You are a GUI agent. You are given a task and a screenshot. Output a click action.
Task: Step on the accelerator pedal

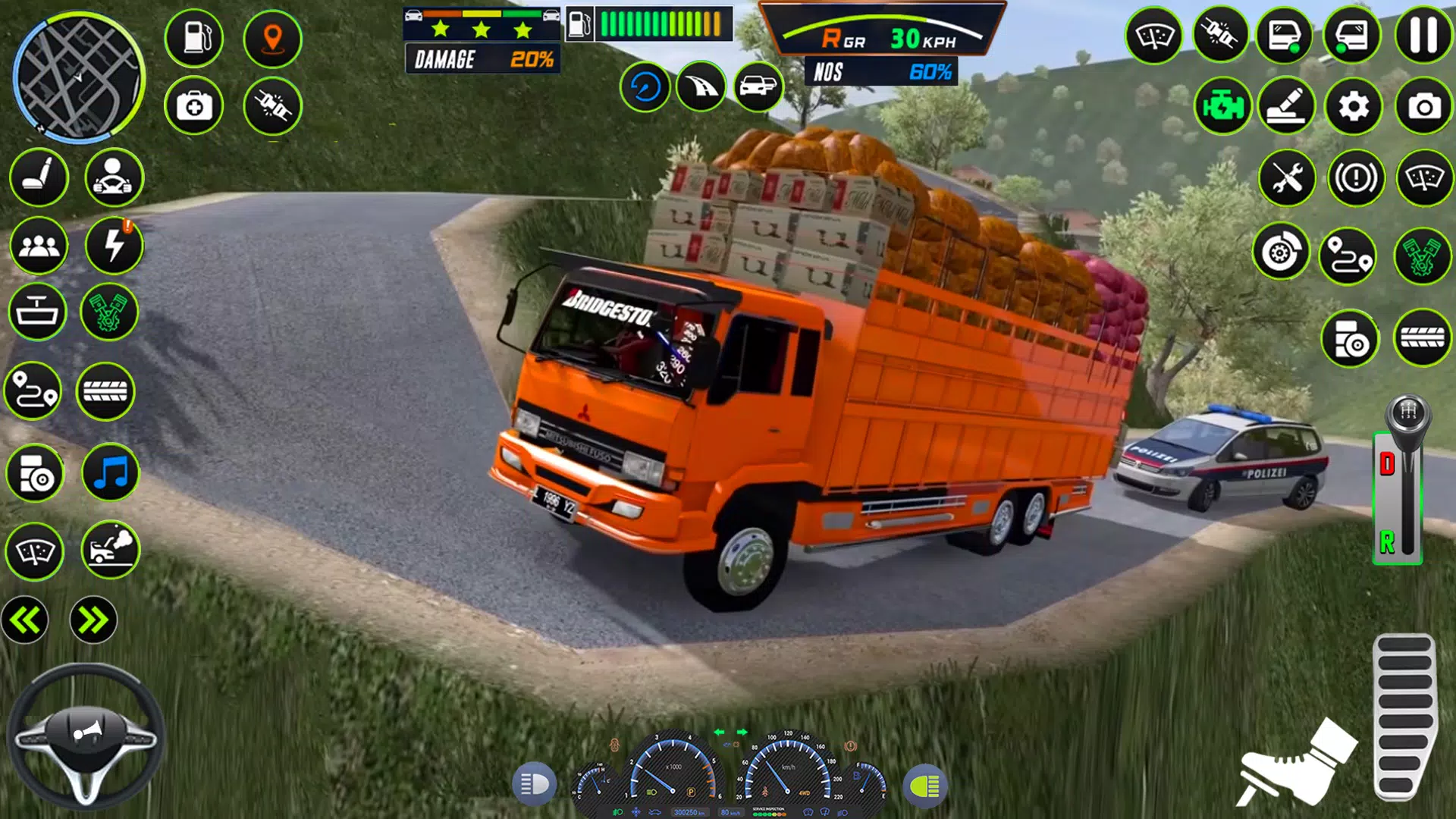tap(1404, 717)
